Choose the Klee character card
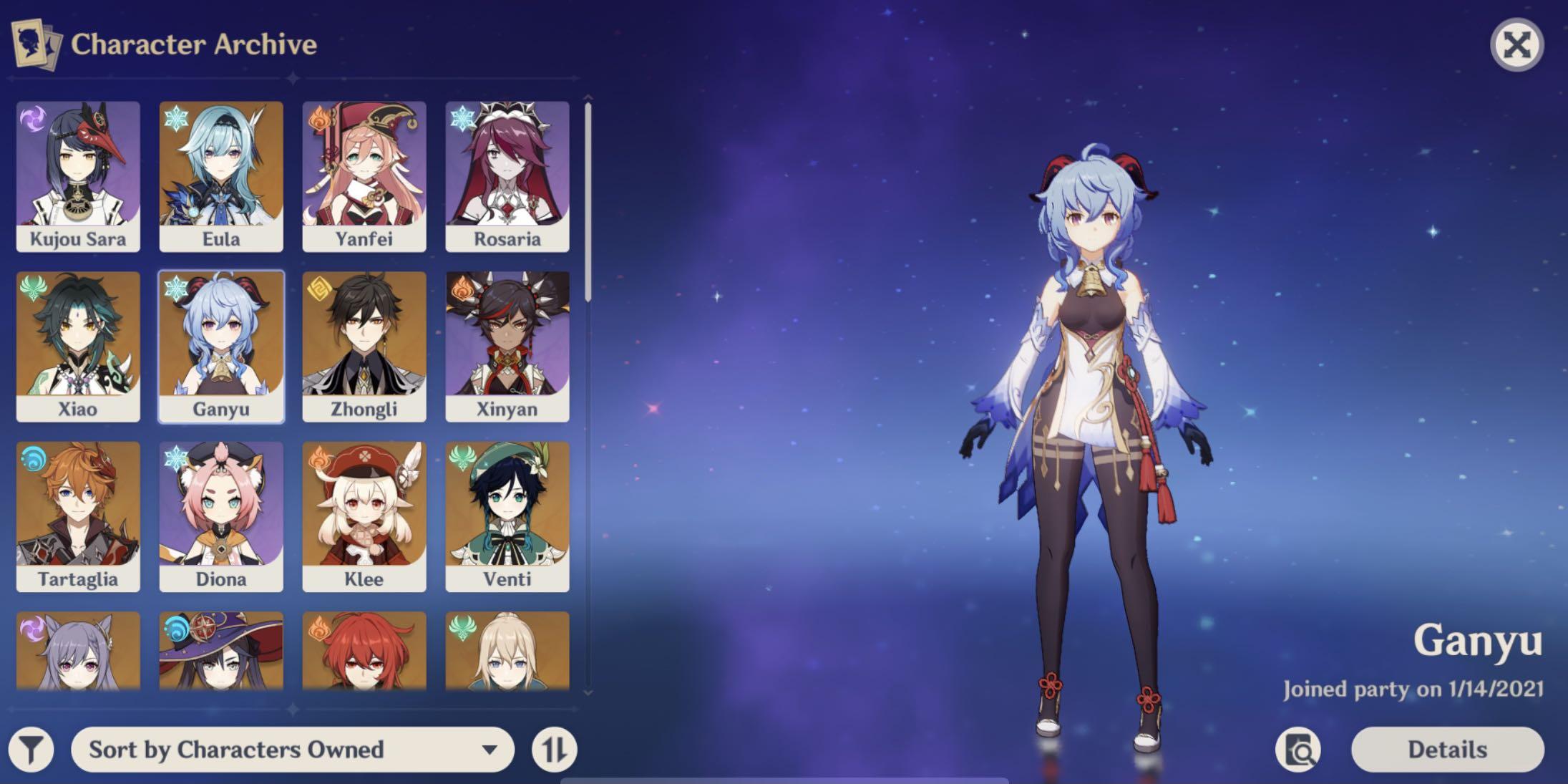This screenshot has width=1568, height=784. pyautogui.click(x=364, y=516)
